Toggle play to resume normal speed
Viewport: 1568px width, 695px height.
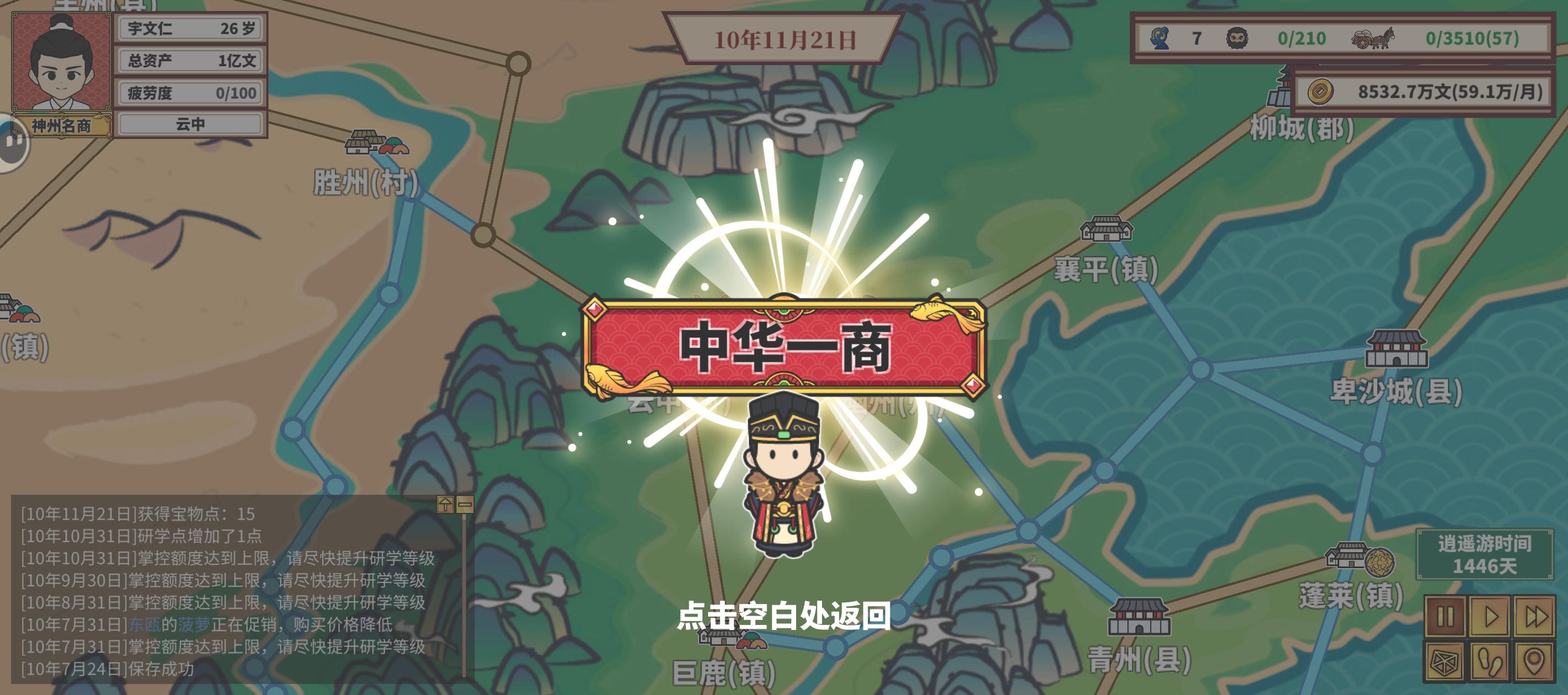click(1490, 616)
